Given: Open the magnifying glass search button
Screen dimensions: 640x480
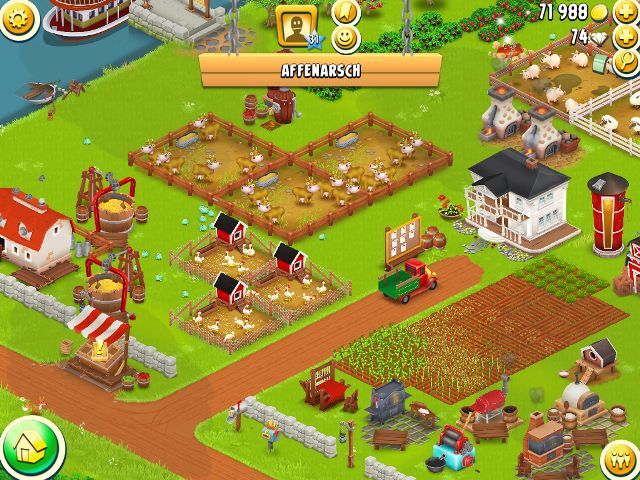Looking at the screenshot, I should (628, 63).
